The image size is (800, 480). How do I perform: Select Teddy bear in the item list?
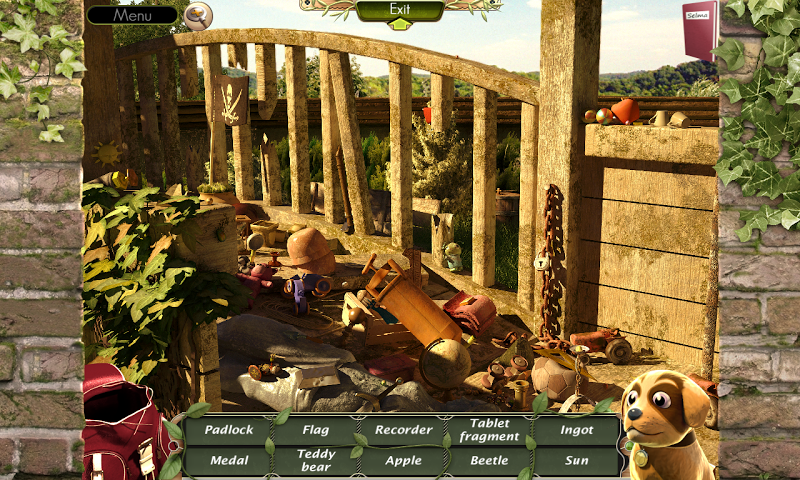pos(316,461)
